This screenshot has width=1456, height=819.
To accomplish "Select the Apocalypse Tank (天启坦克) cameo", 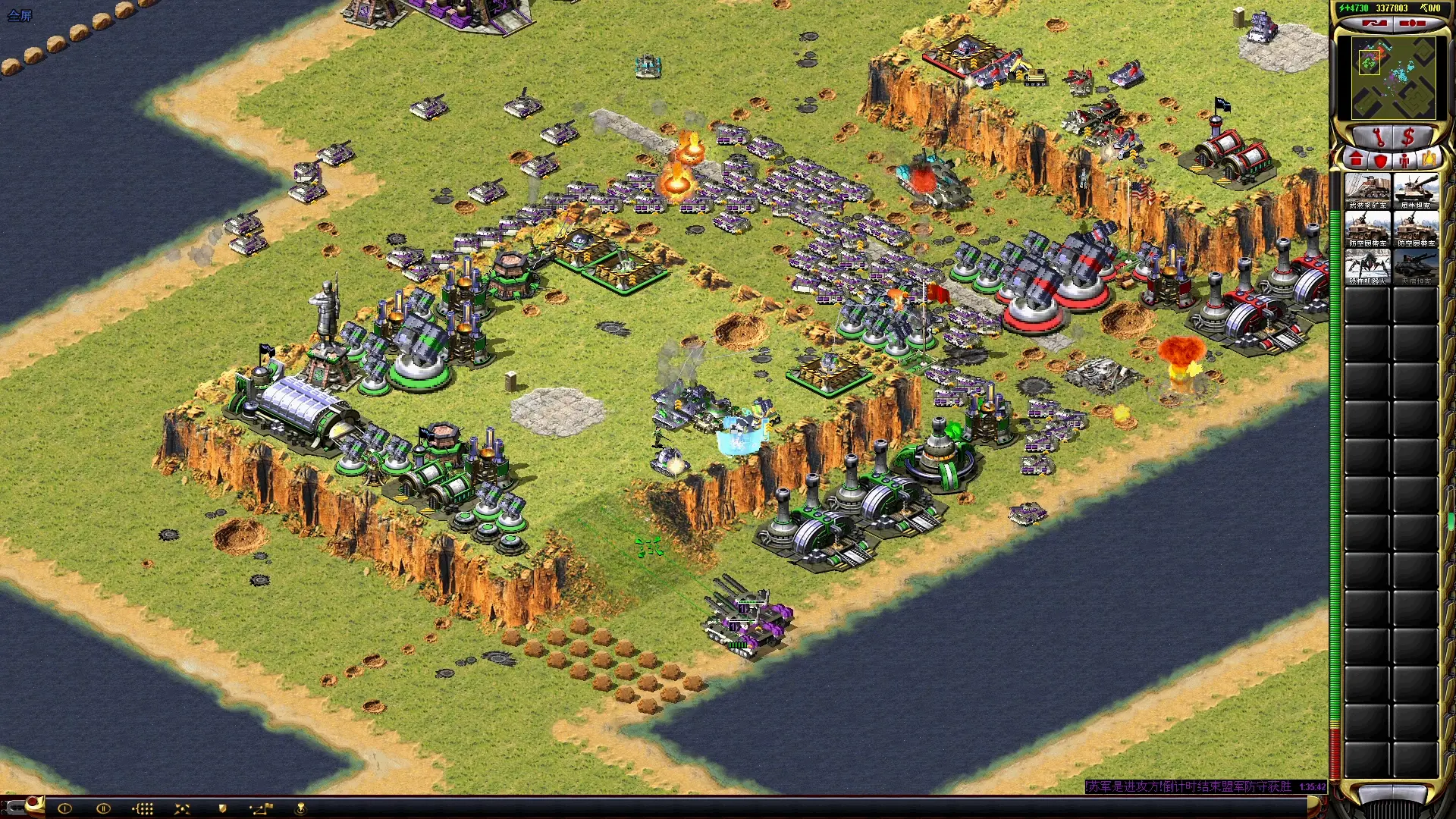I will pyautogui.click(x=1416, y=267).
